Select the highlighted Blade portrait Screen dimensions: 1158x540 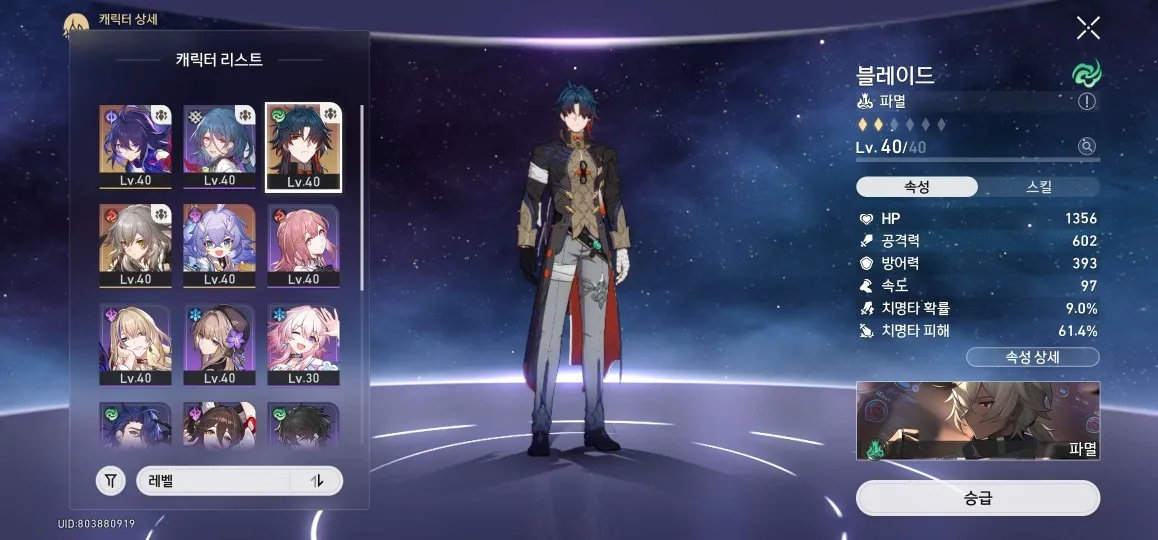[303, 146]
